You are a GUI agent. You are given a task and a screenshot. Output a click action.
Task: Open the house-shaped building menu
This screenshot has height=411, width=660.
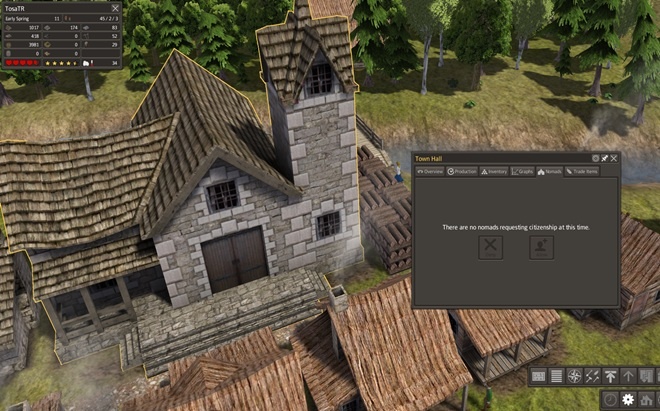pos(646,399)
